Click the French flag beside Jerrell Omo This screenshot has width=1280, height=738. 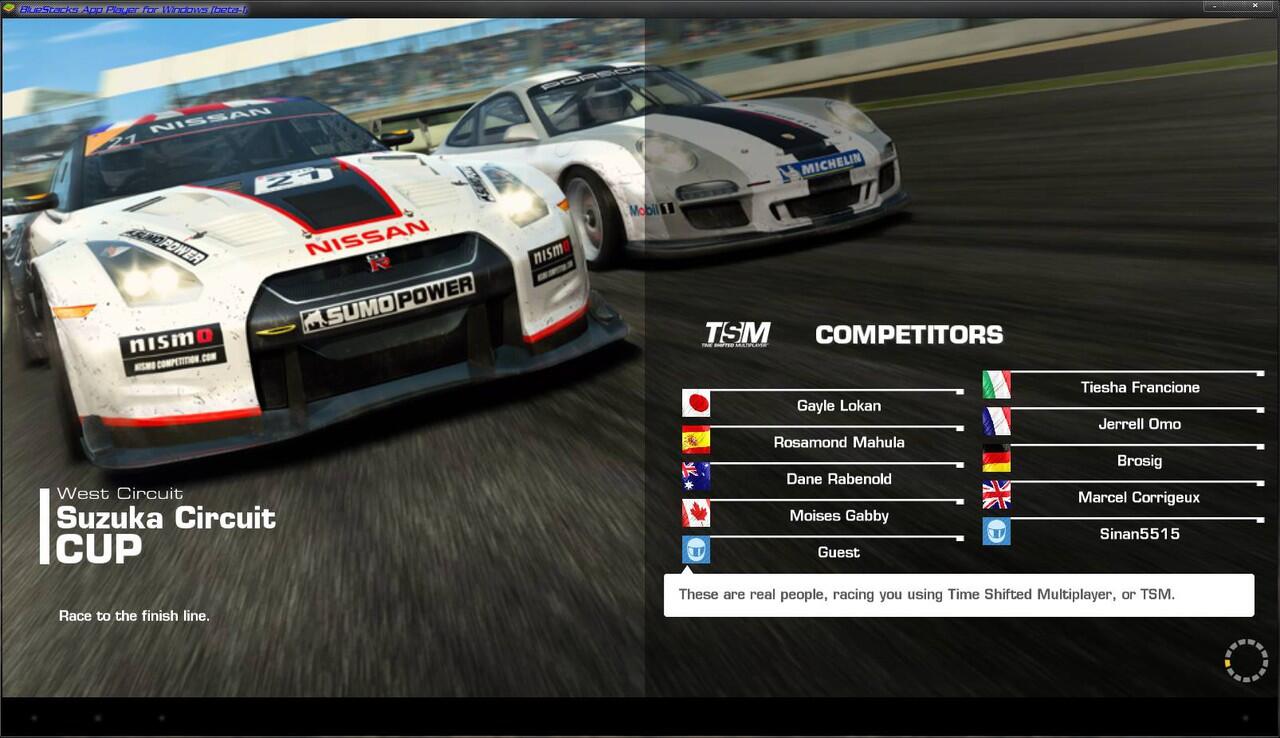(996, 421)
